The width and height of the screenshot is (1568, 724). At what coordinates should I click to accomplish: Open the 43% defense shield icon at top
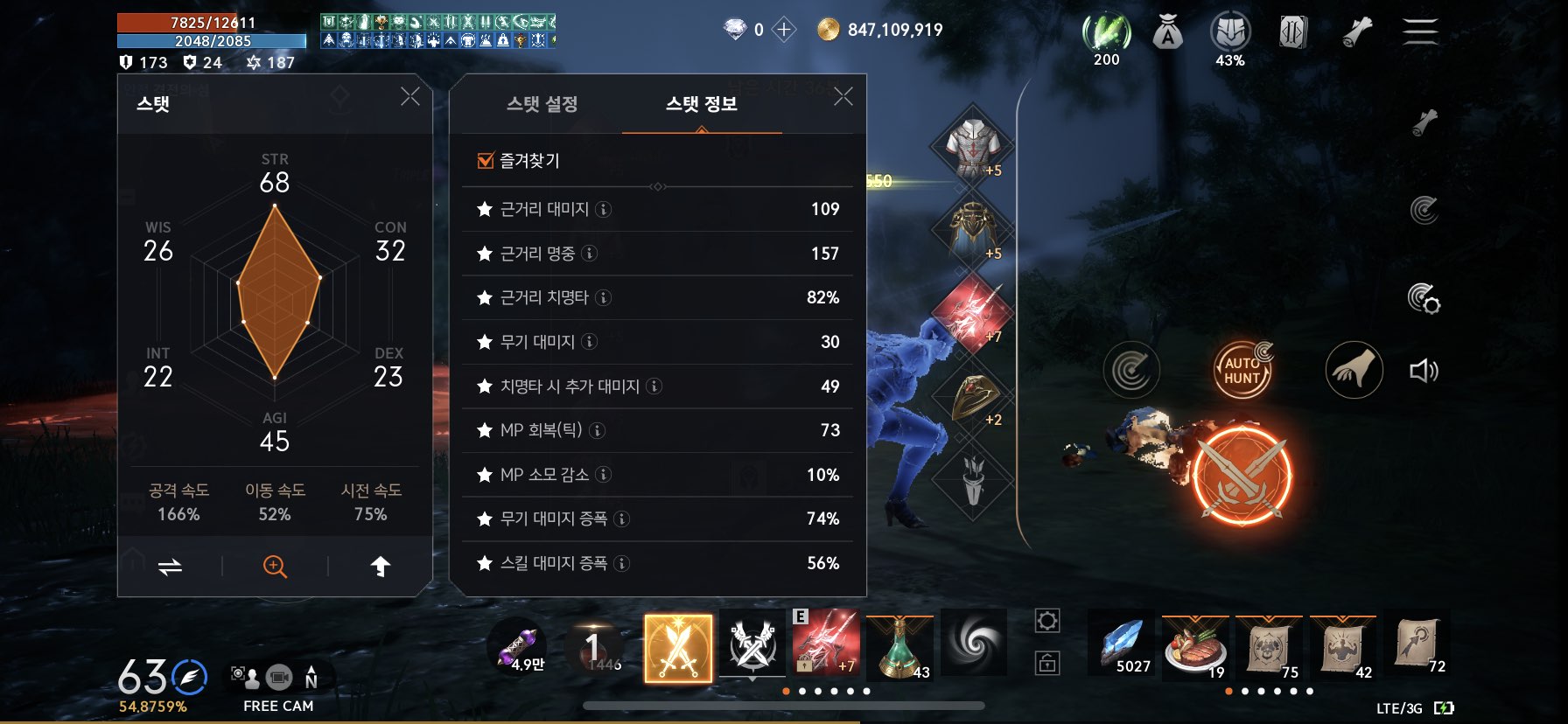tap(1229, 31)
